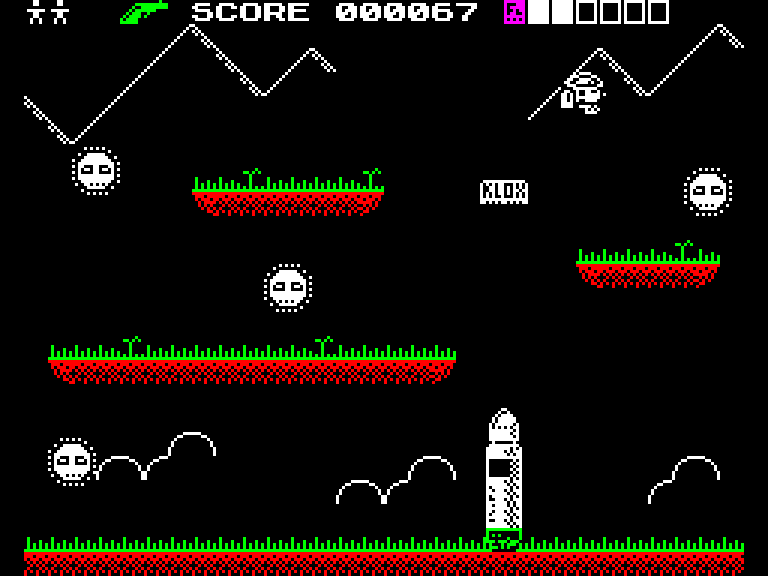Click the green blaster weapon icon

[143, 12]
